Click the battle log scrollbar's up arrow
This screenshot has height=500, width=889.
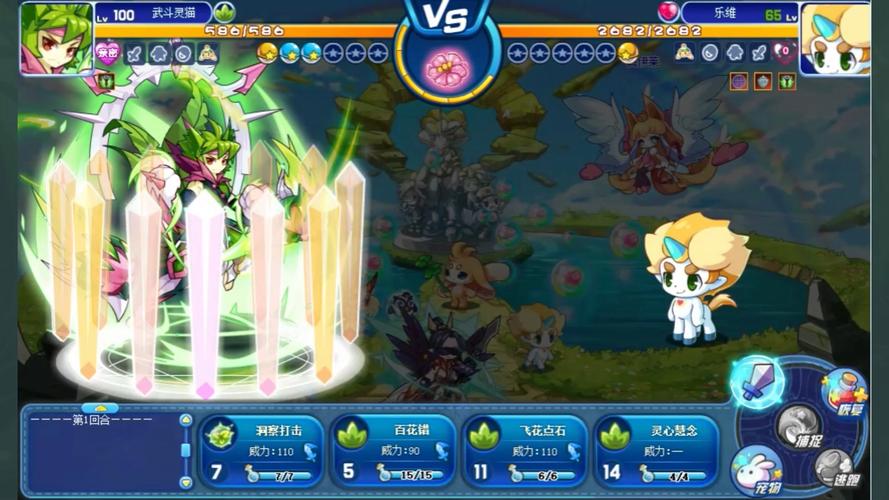pyautogui.click(x=185, y=420)
